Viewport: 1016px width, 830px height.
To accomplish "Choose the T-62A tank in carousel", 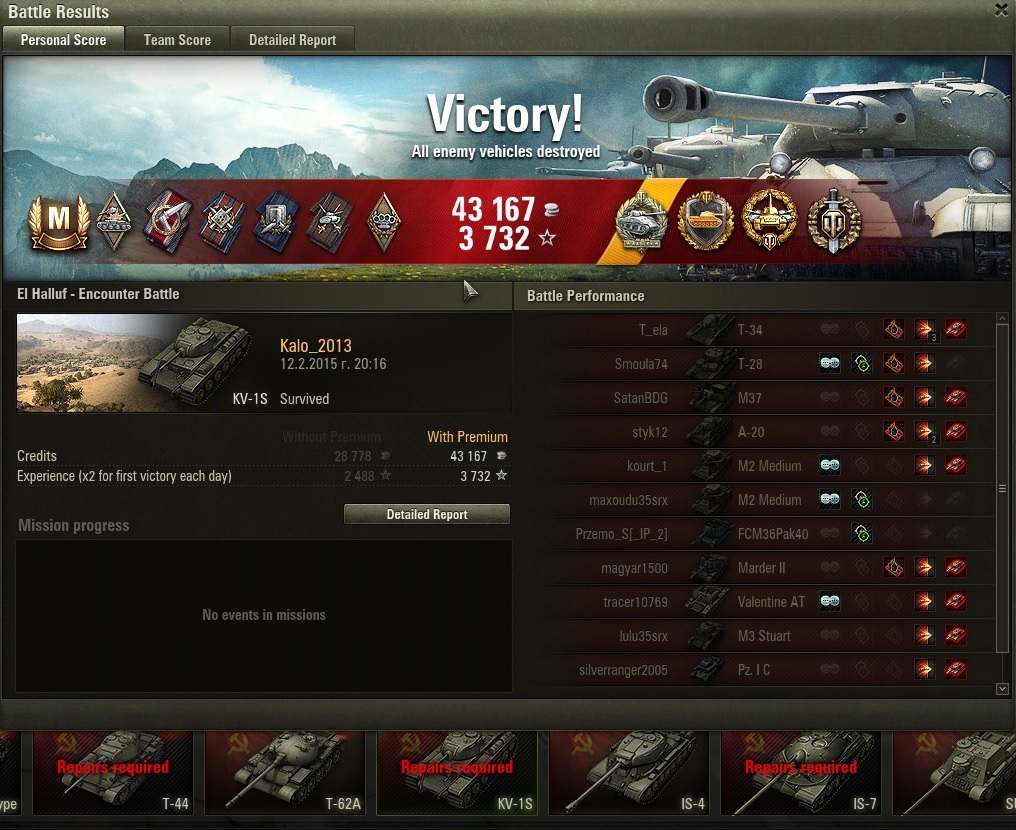I will [285, 772].
